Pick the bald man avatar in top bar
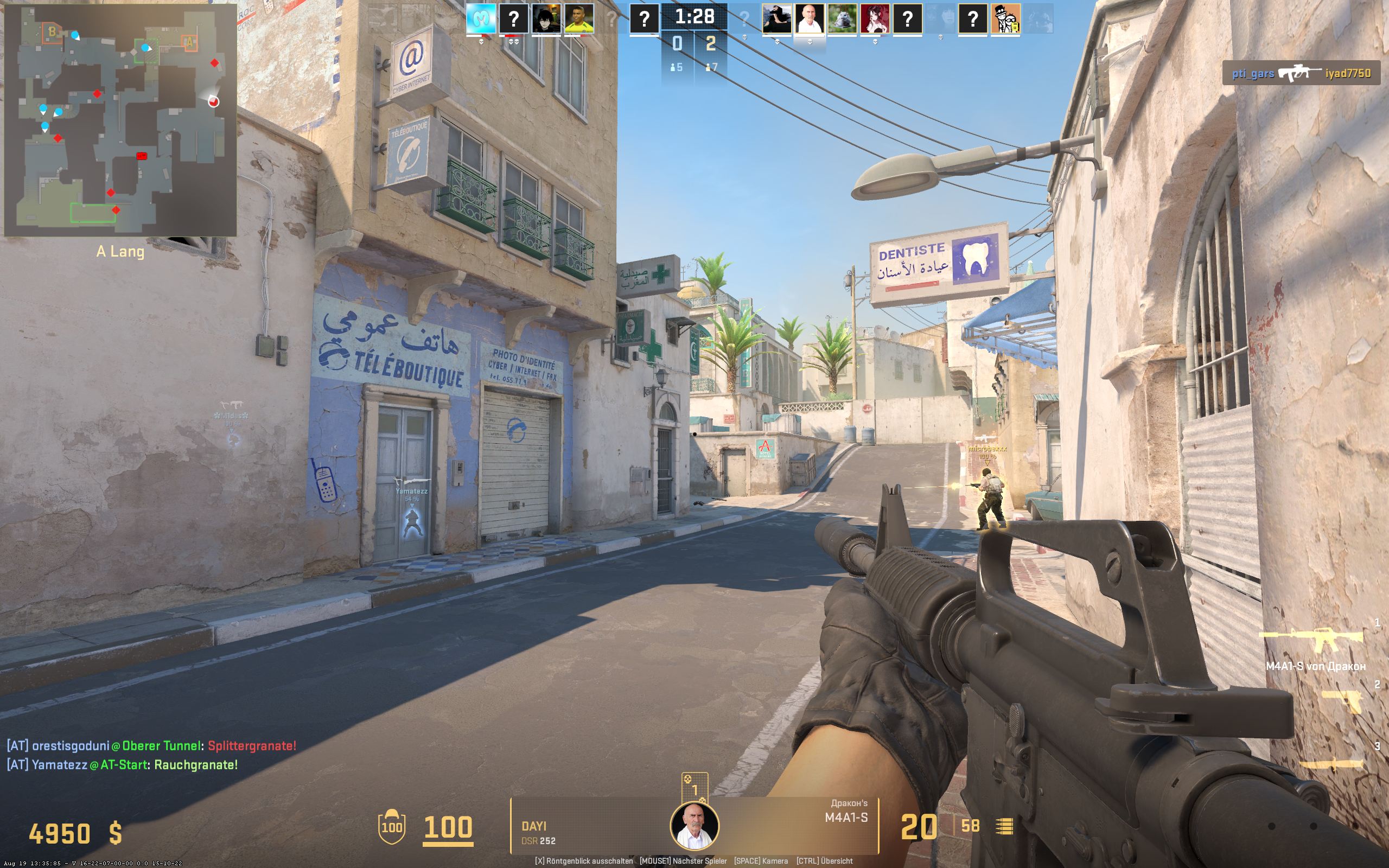Viewport: 1389px width, 868px height. click(810, 18)
